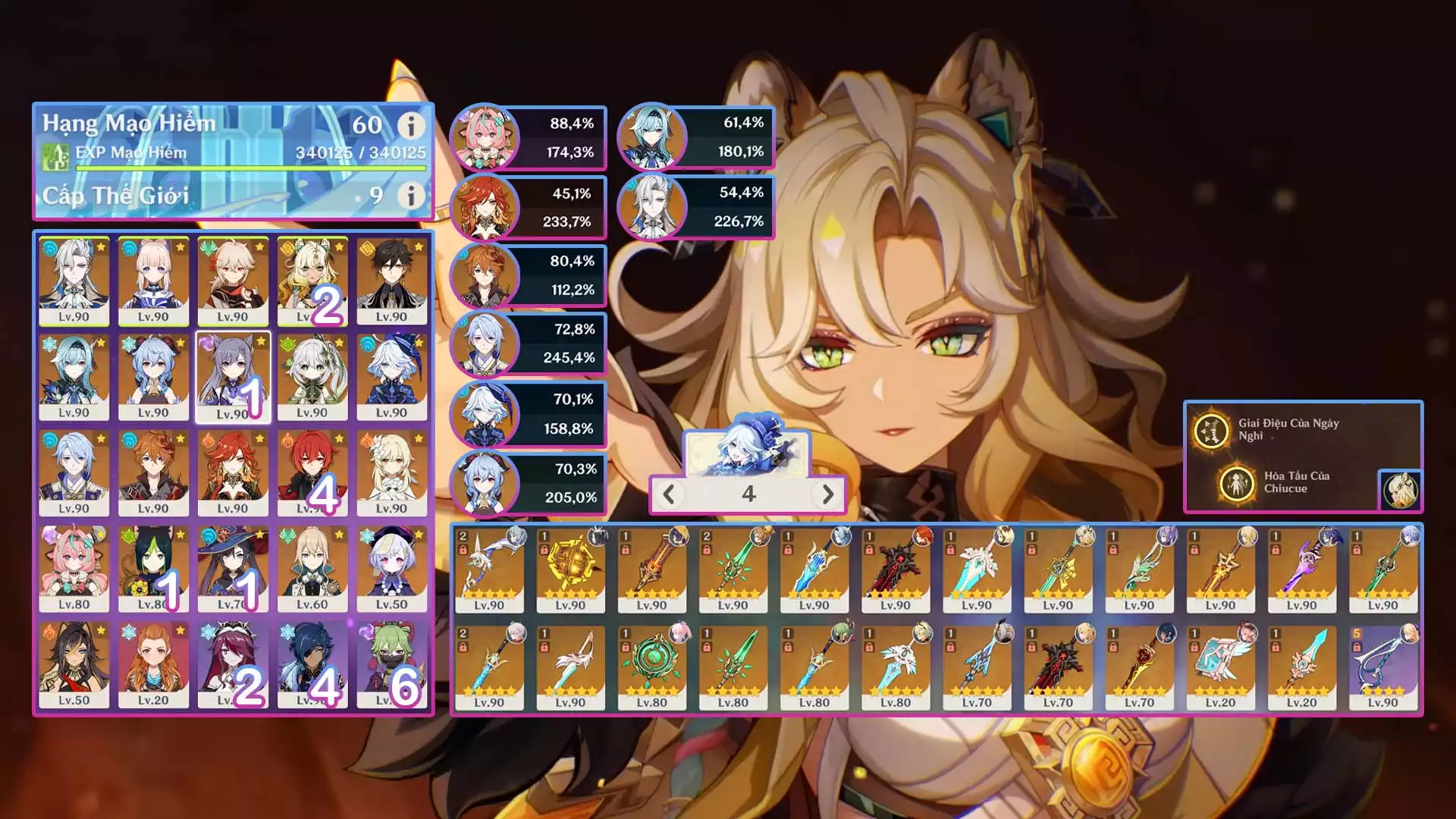Viewport: 1456px width, 819px height.
Task: Select Zhongli's character portrait
Action: [x=391, y=281]
